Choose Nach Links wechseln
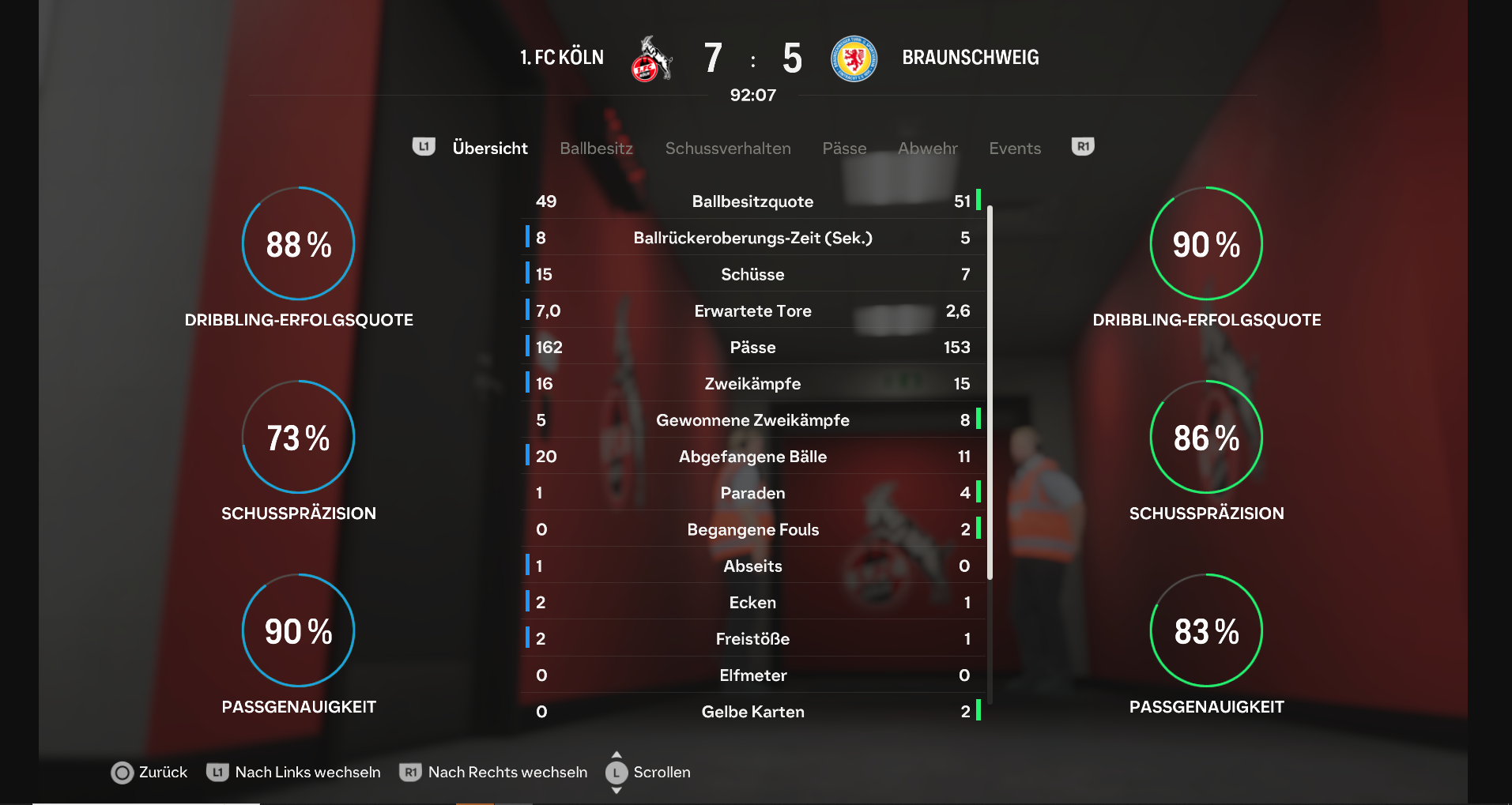Screen dimensions: 1512x805 point(294,773)
